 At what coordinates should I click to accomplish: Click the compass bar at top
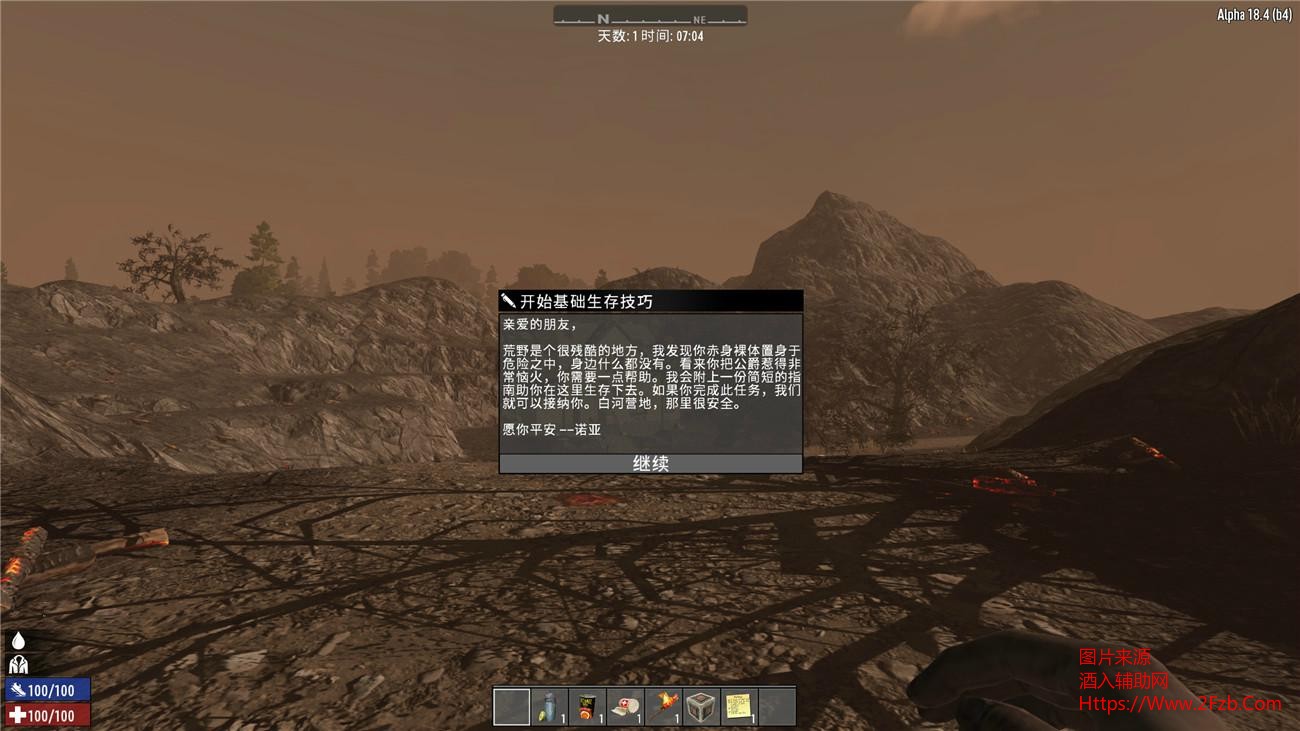(x=650, y=17)
